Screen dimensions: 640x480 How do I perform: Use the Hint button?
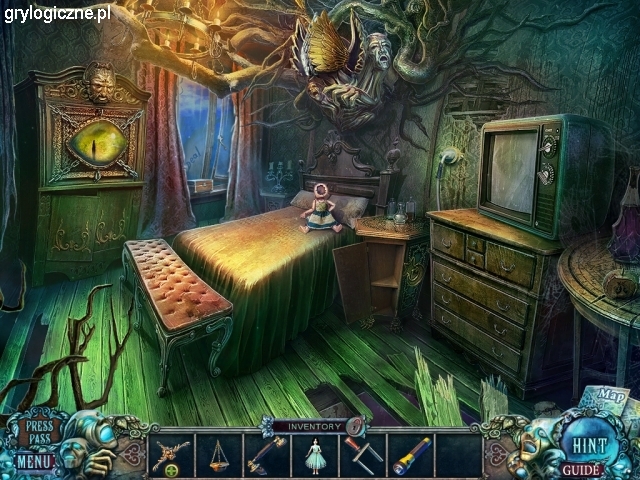(583, 442)
